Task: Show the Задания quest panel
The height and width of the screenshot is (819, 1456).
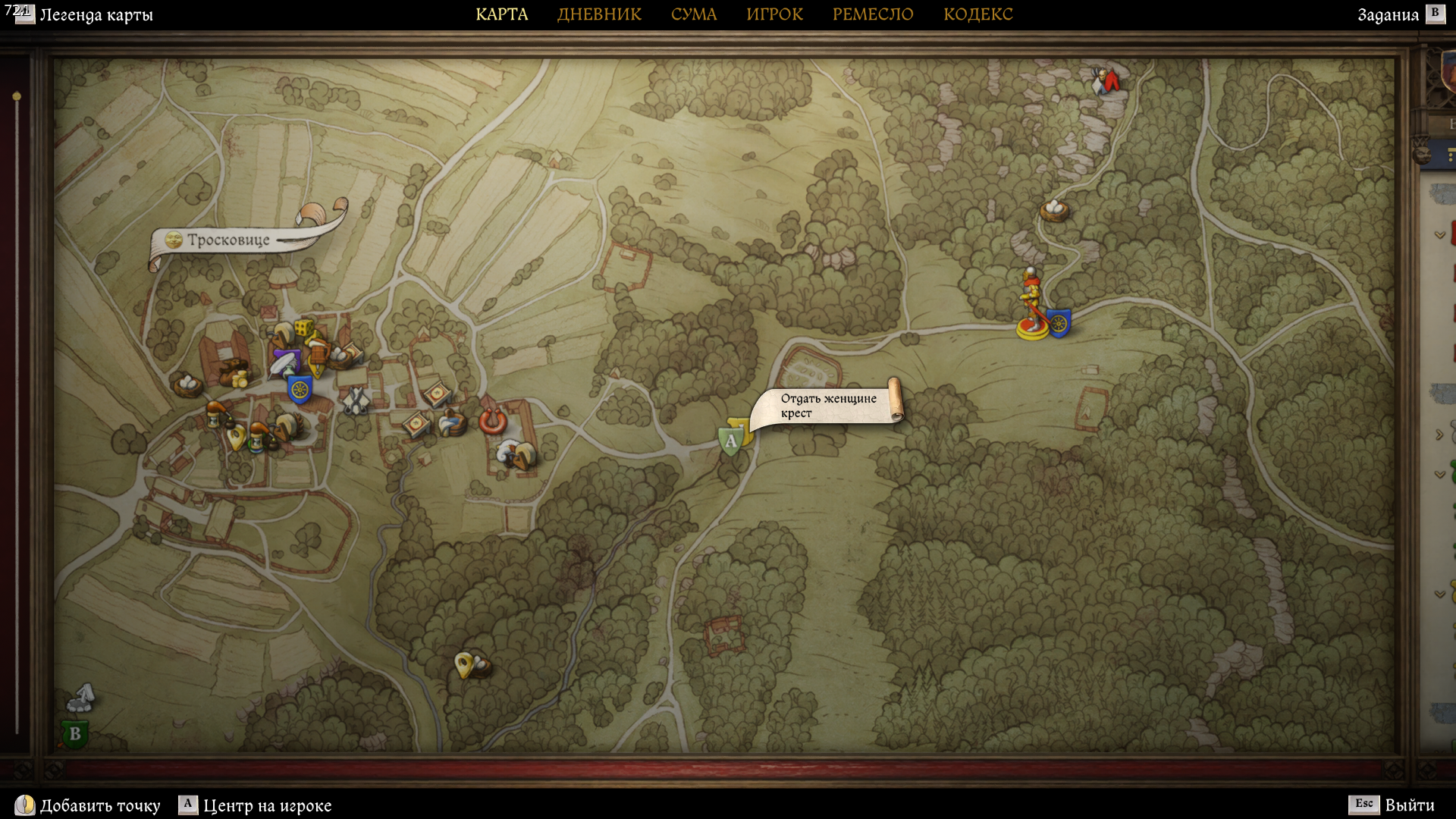Action: point(1388,14)
